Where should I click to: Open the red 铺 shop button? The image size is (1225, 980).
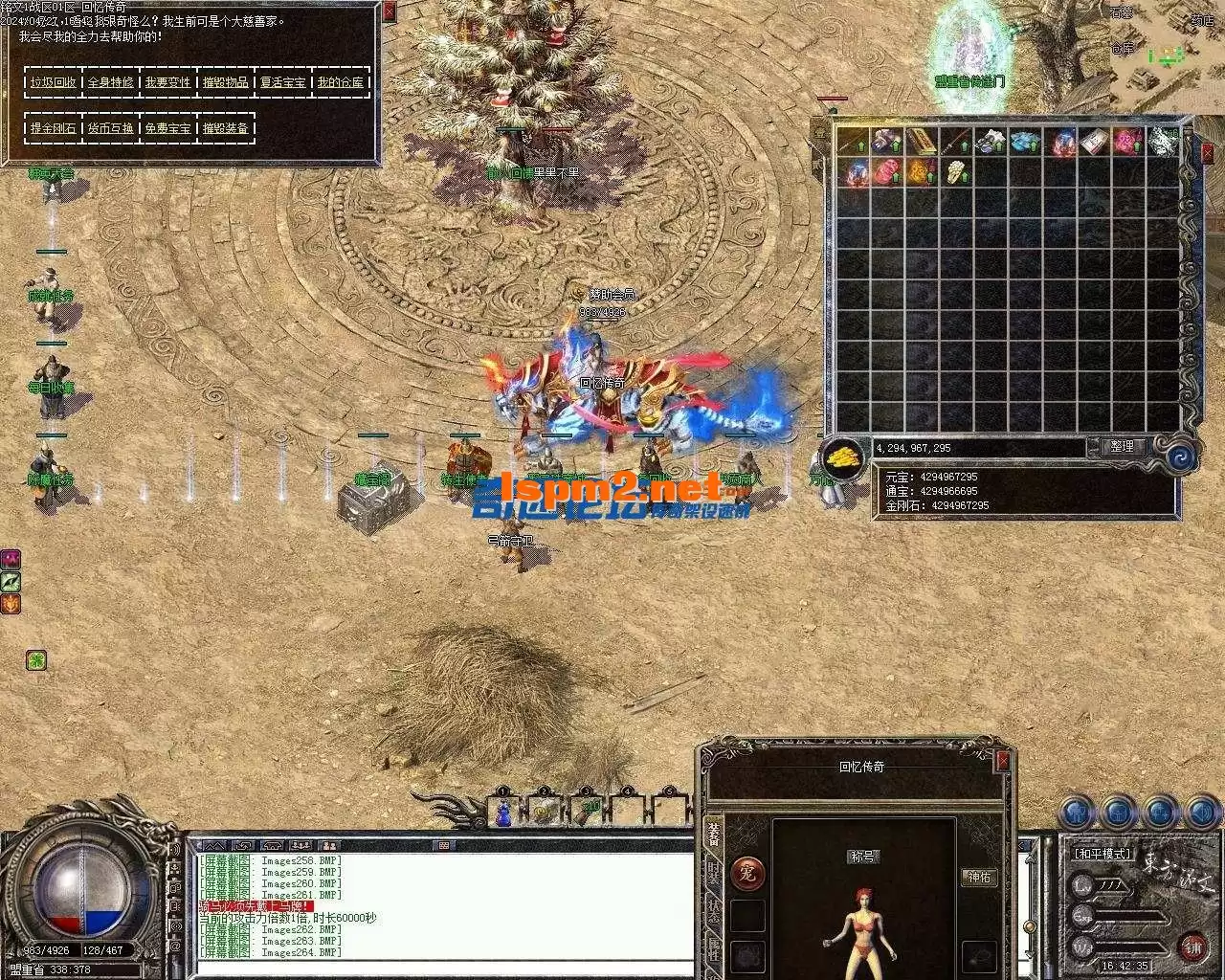click(1192, 948)
